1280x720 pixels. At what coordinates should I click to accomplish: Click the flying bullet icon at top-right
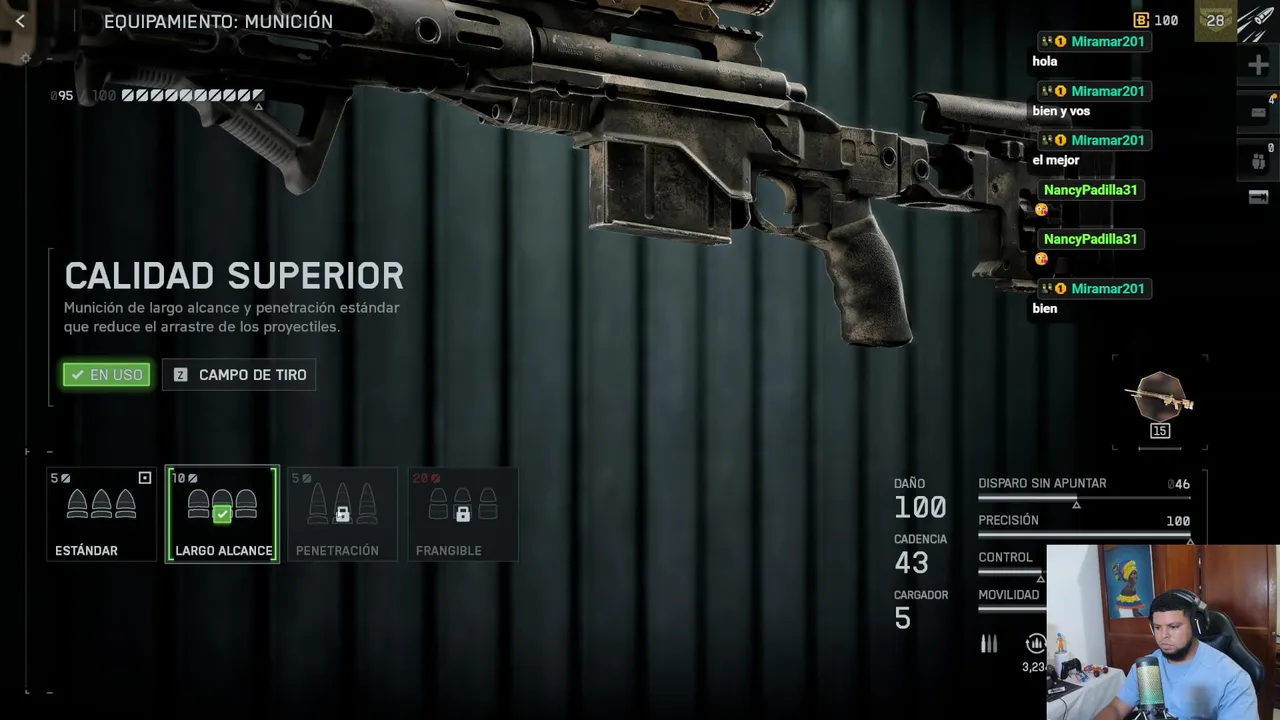[1258, 21]
